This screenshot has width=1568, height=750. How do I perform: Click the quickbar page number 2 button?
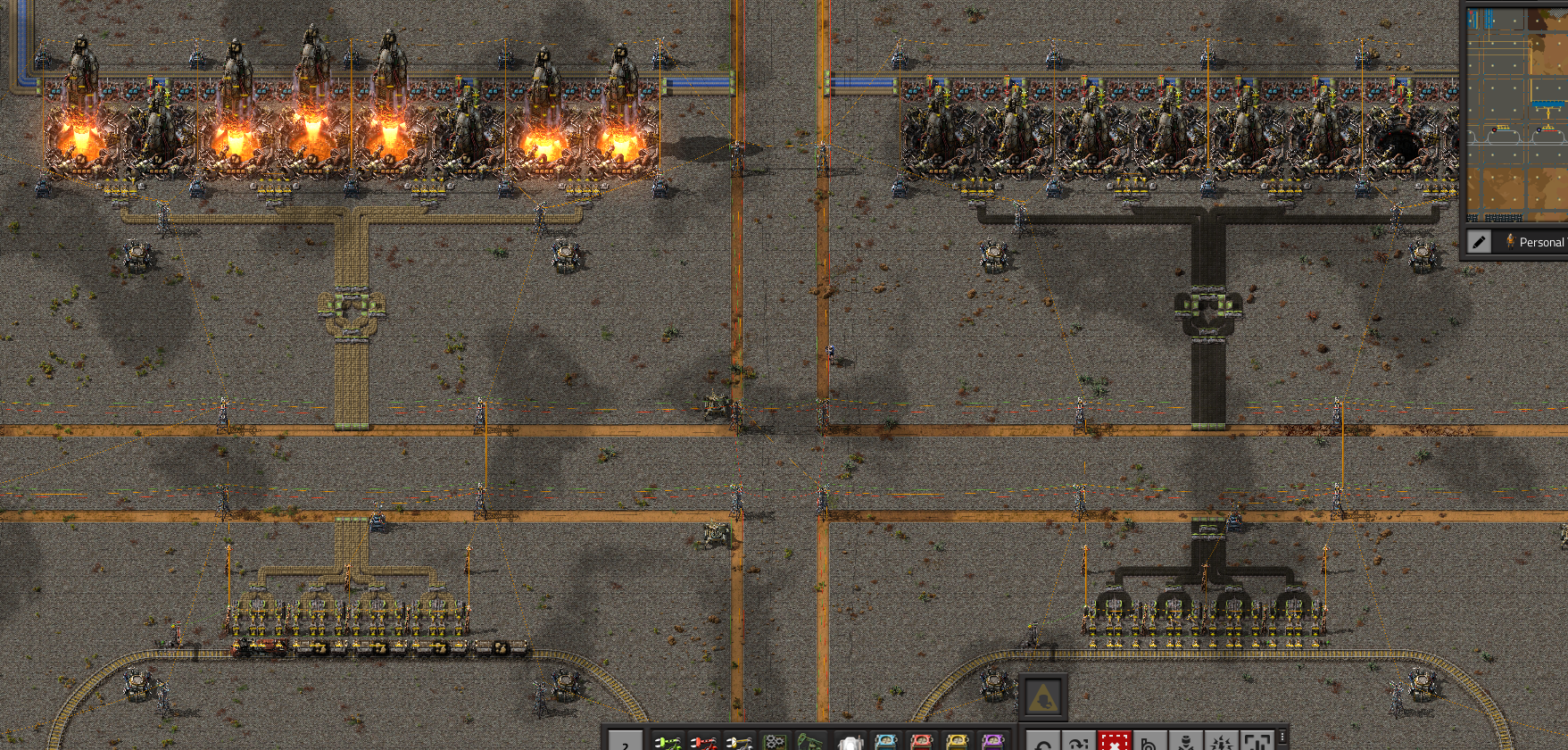pos(626,743)
